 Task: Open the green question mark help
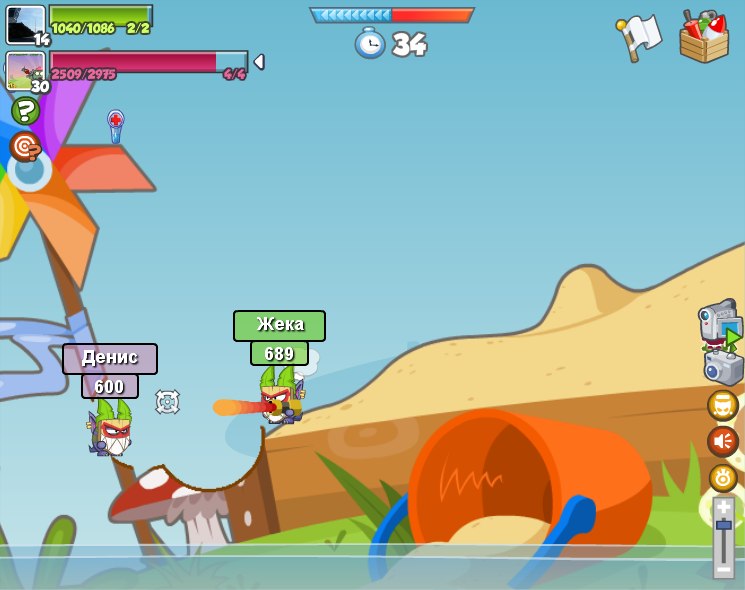click(x=25, y=110)
